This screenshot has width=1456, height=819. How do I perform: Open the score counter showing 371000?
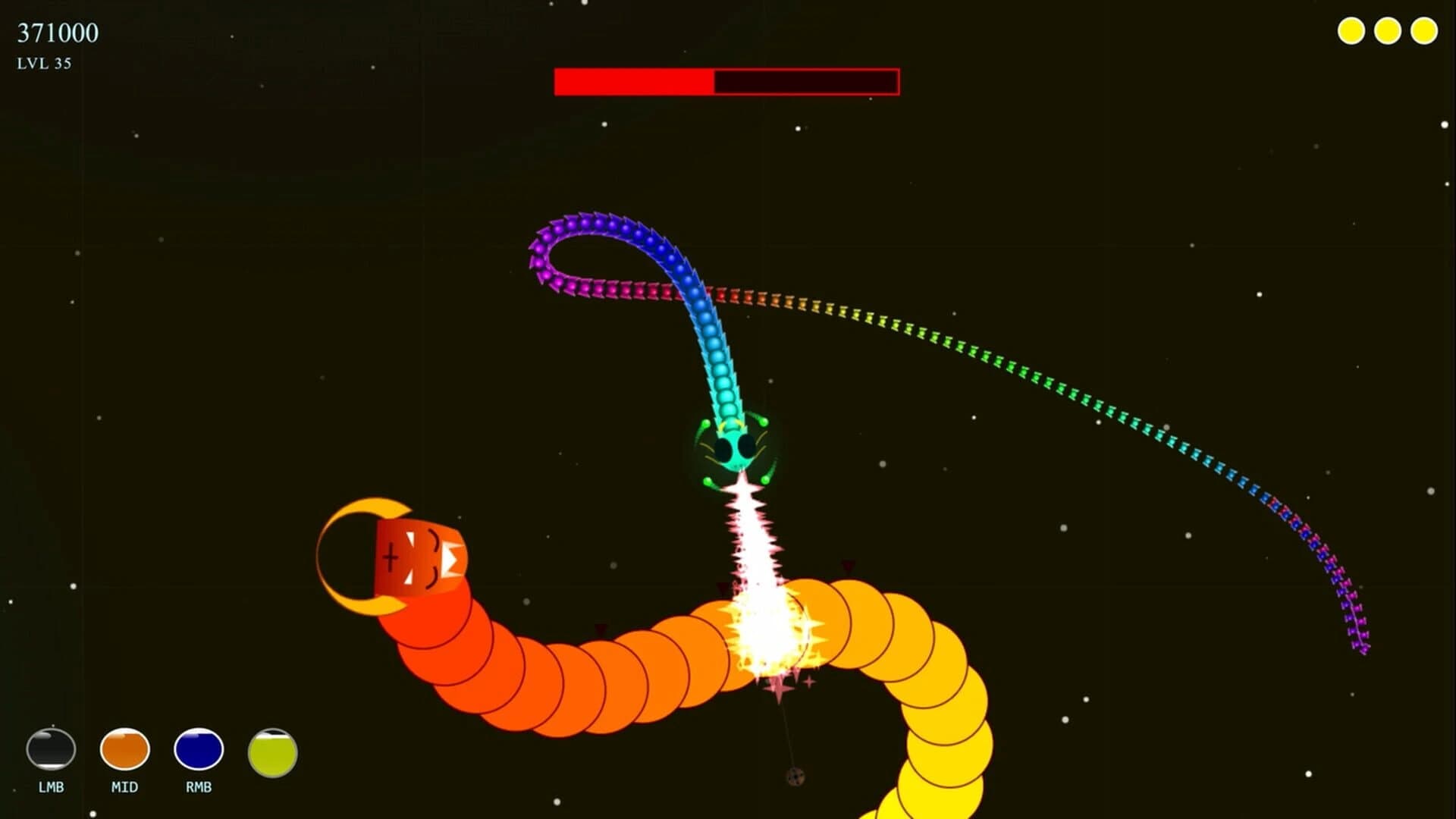[57, 32]
